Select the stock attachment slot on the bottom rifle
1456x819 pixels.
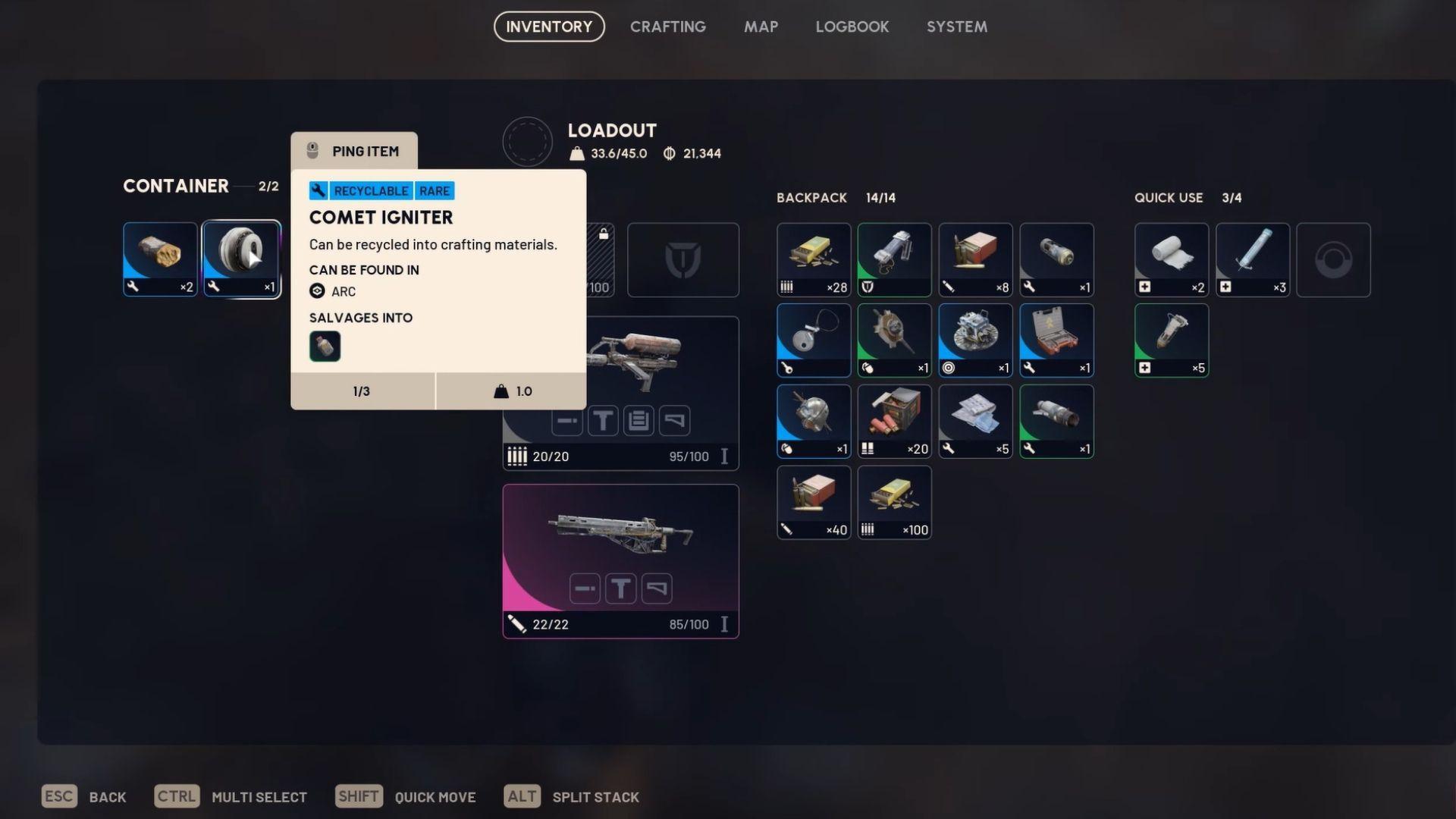(x=657, y=588)
